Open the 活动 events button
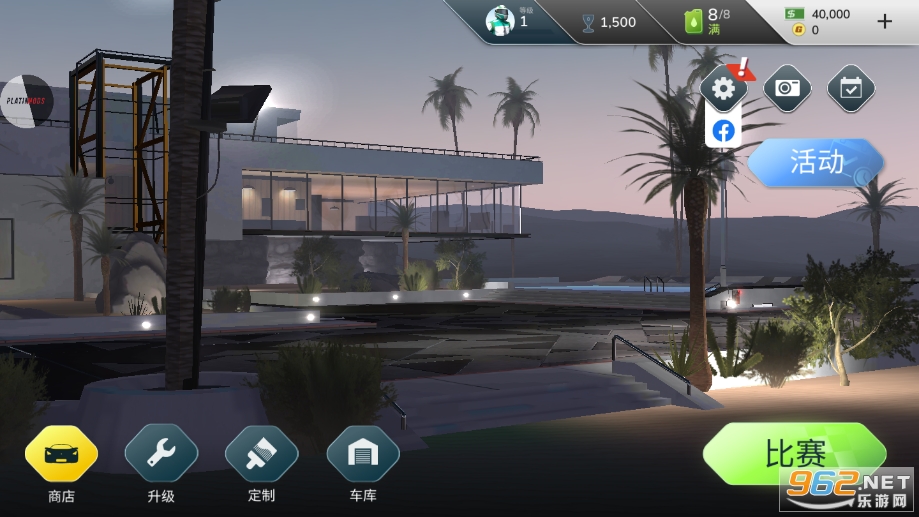Screen dimensions: 919x517 (x=816, y=162)
